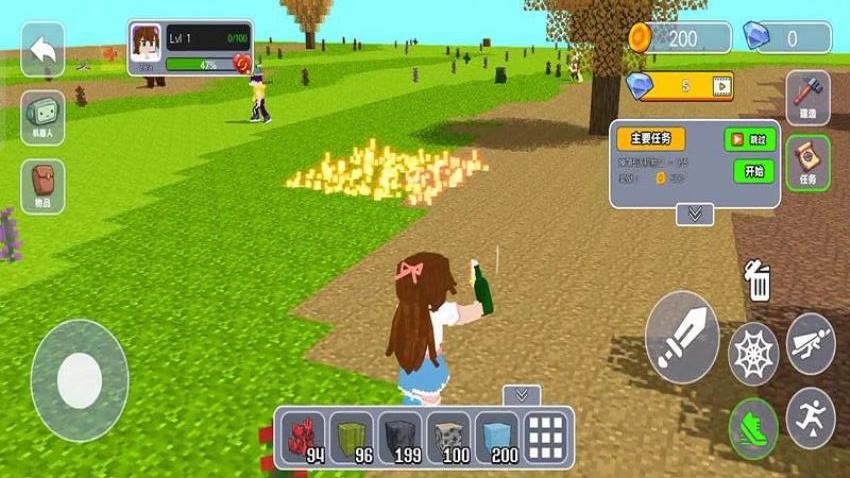This screenshot has width=850, height=478.
Task: Open the backpack items (物品) menu
Action: pos(42,186)
